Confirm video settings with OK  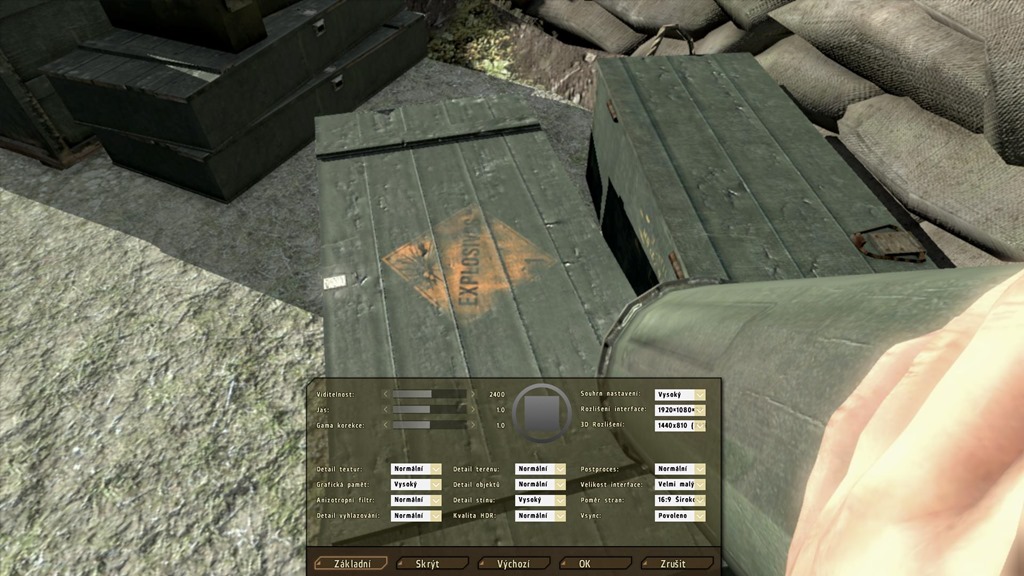click(x=596, y=564)
